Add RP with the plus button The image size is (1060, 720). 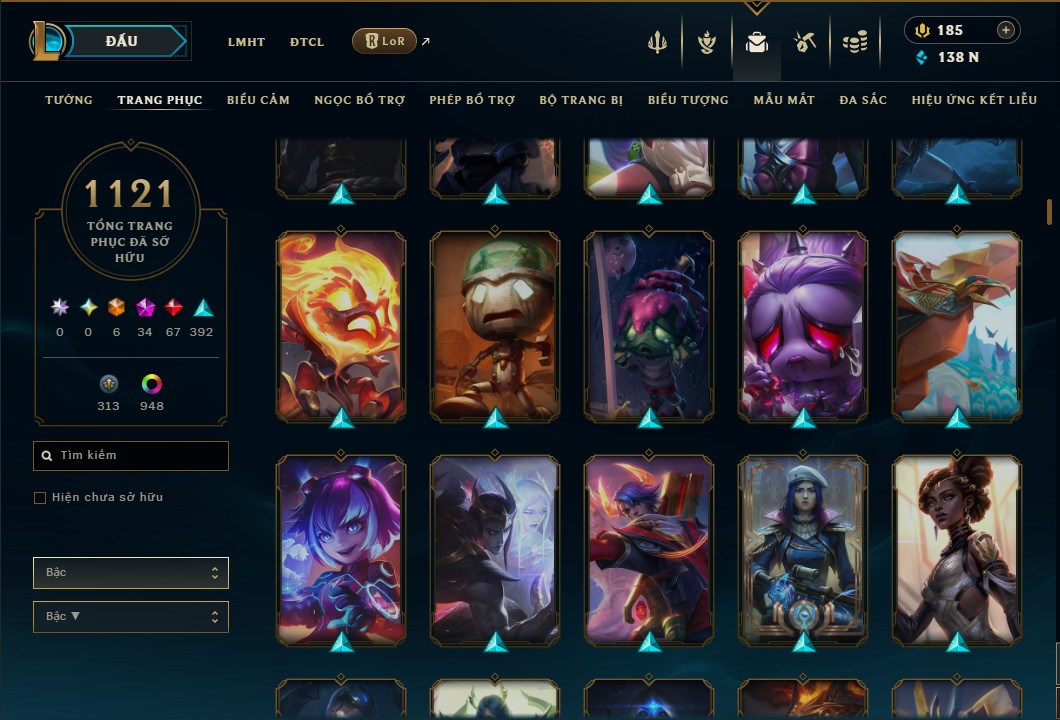tap(1006, 30)
